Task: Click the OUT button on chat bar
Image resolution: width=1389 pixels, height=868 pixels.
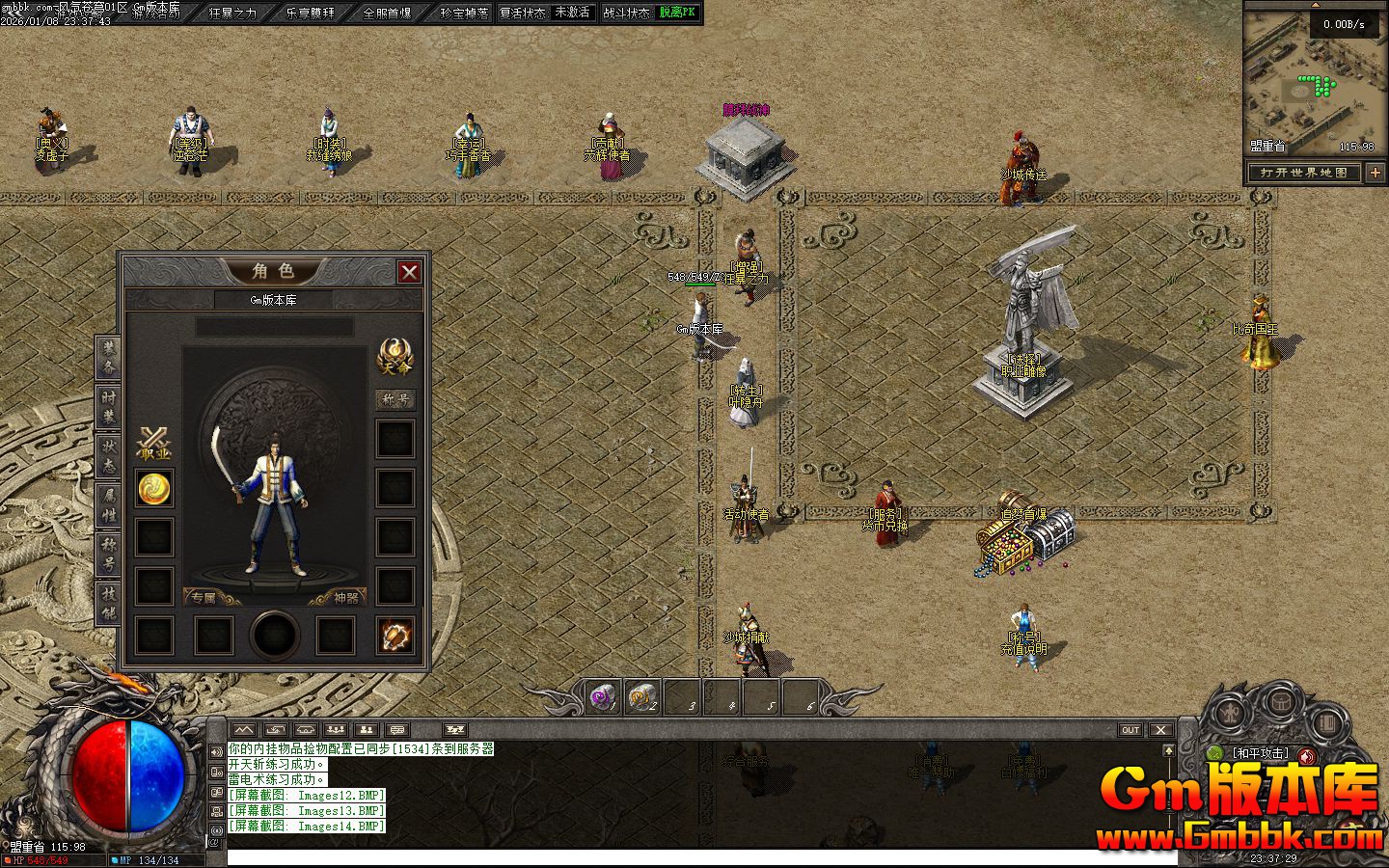Action: coord(1130,730)
